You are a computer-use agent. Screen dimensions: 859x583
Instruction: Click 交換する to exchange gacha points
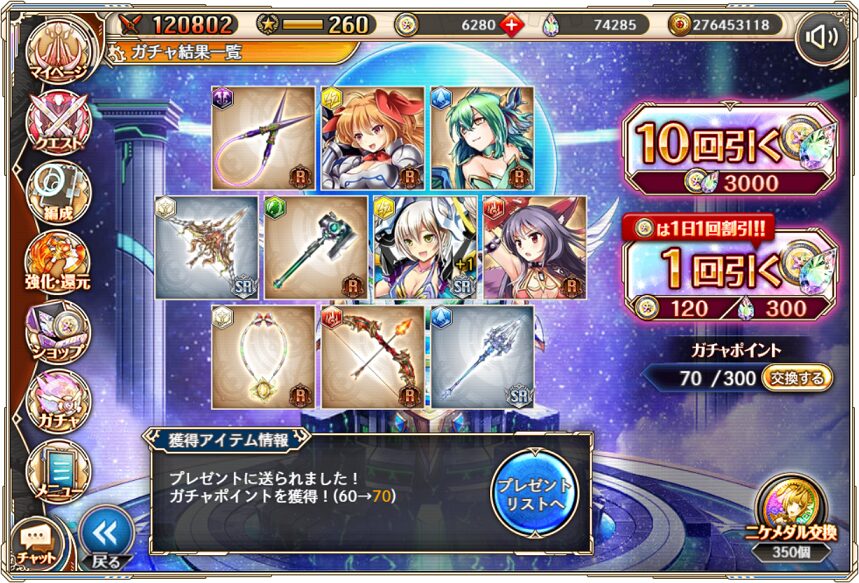(796, 378)
